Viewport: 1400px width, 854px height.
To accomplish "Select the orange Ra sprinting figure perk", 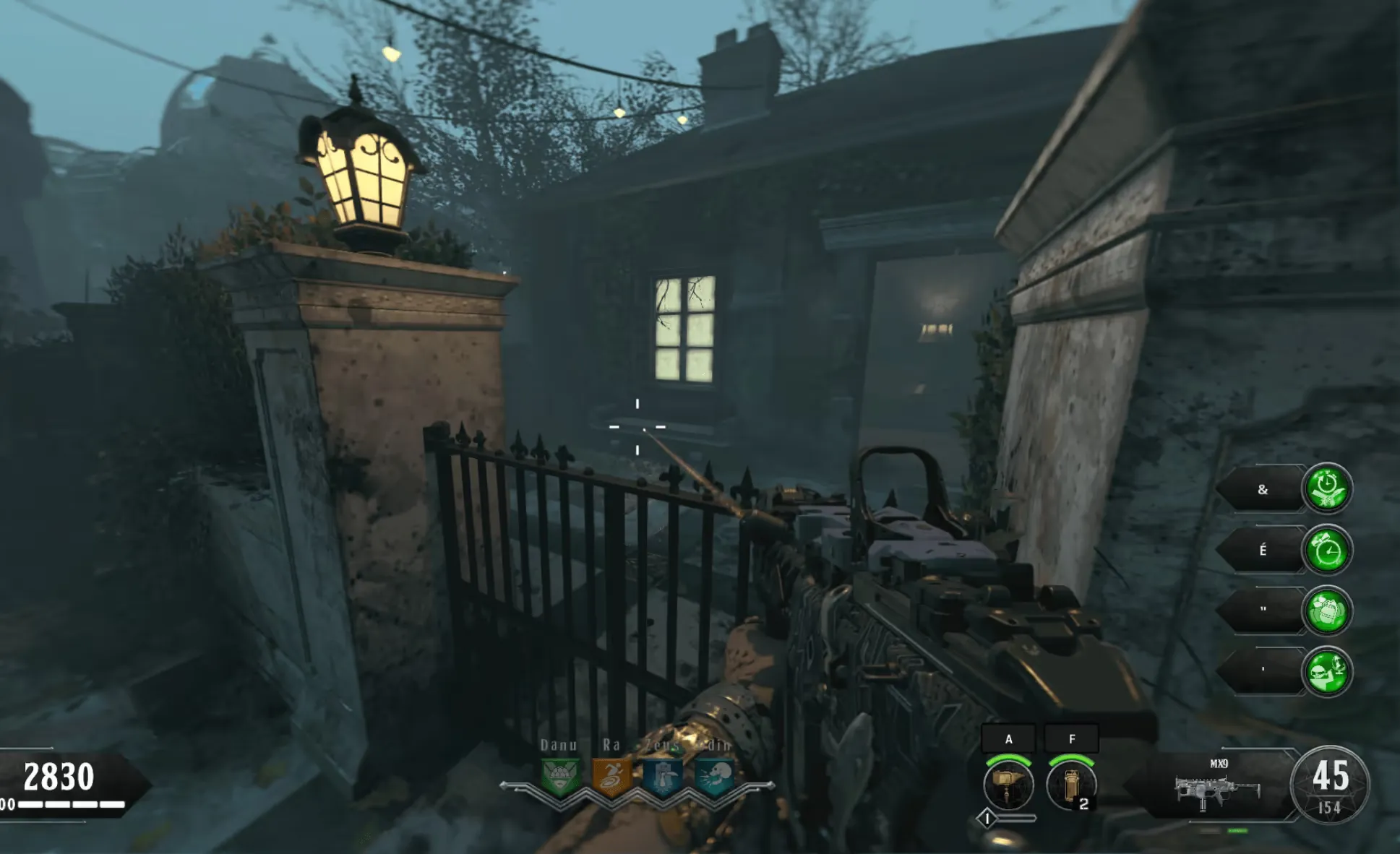I will [x=611, y=777].
